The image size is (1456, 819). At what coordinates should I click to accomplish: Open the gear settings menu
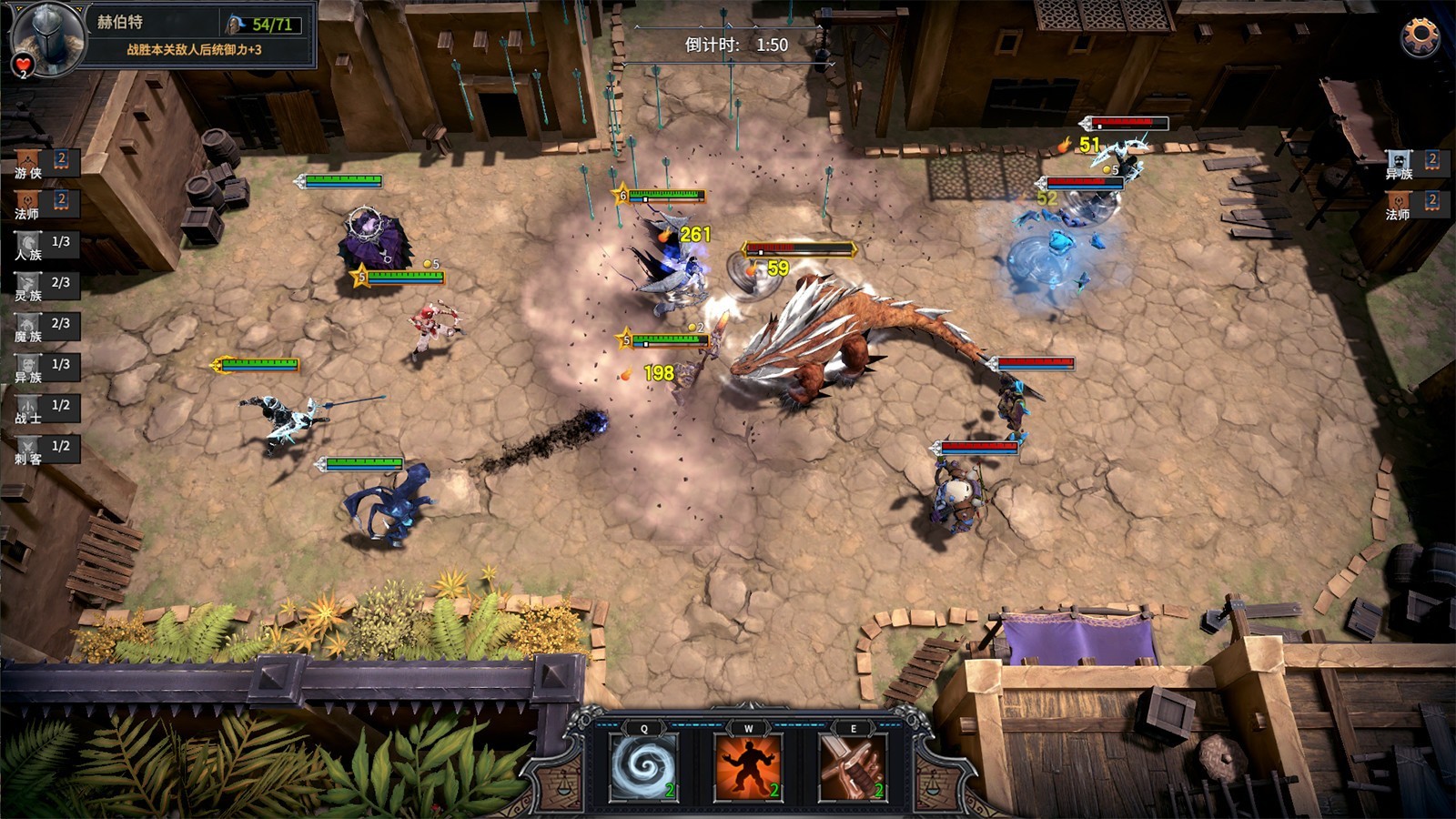[1420, 36]
